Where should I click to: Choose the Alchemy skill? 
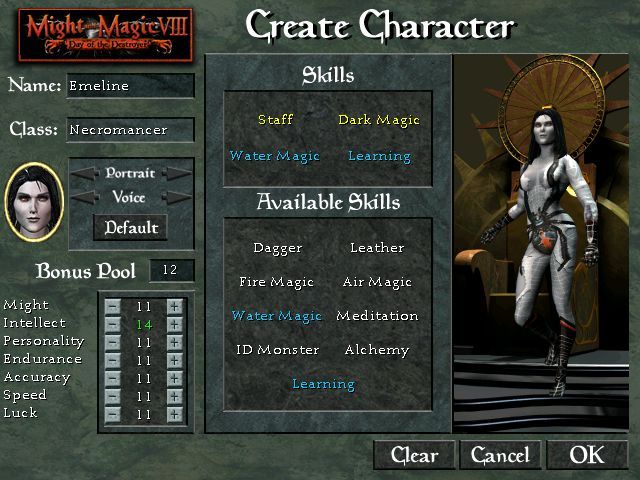(x=377, y=350)
